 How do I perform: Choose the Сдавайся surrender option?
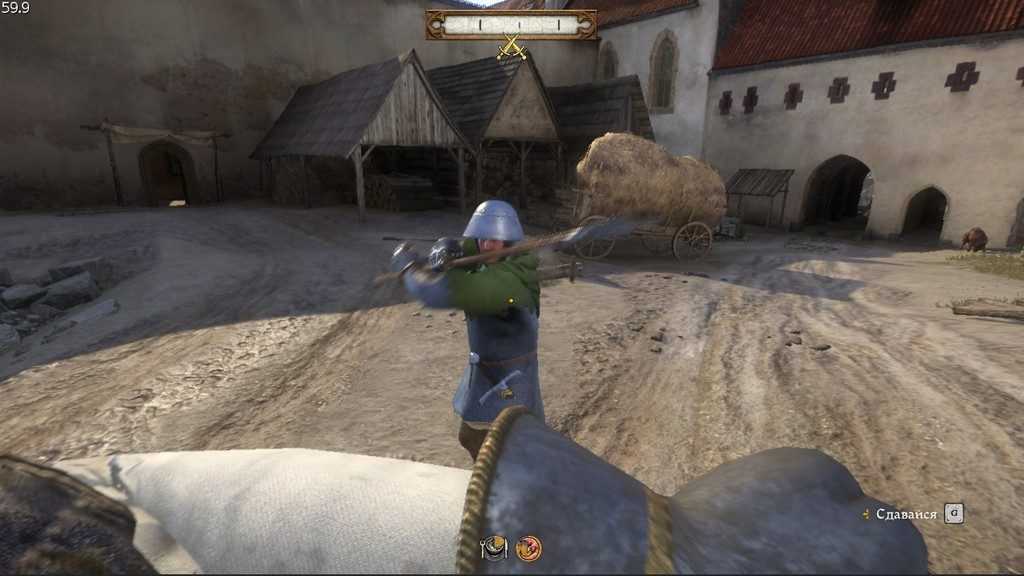pyautogui.click(x=906, y=514)
